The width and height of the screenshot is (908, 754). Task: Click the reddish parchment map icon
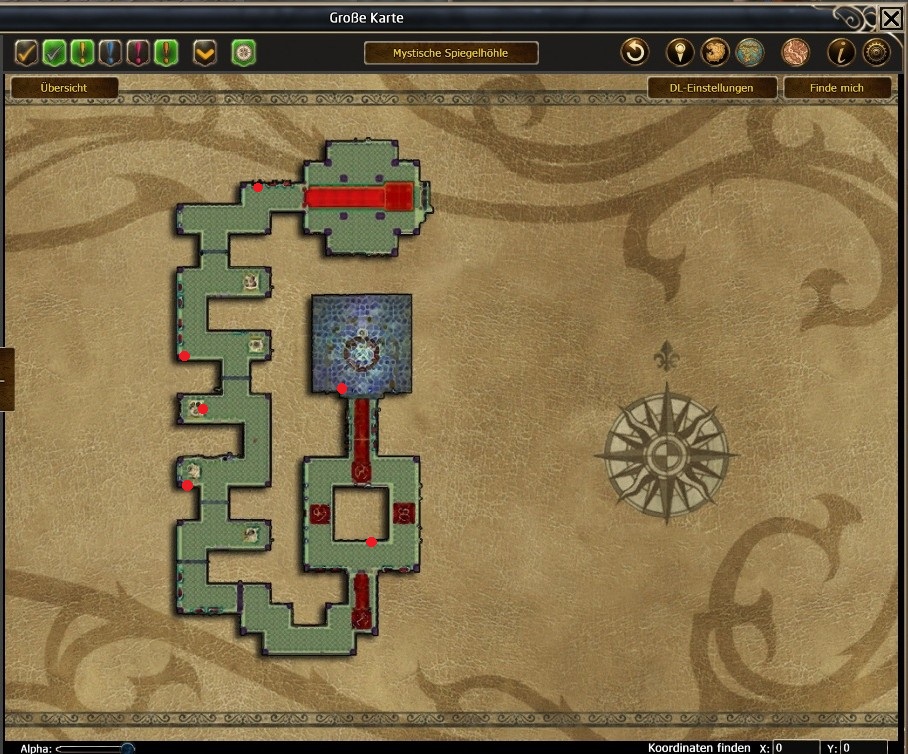click(x=795, y=52)
